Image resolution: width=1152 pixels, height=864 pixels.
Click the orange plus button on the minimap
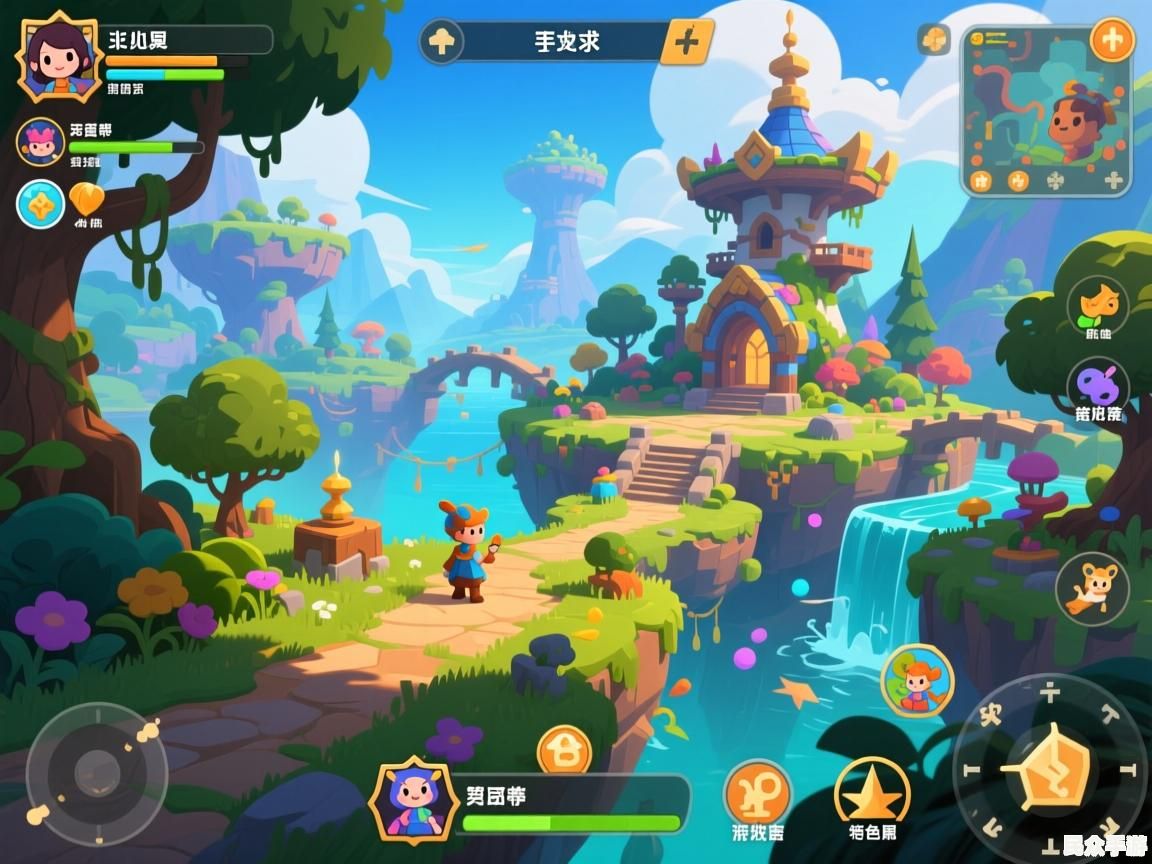(1111, 40)
